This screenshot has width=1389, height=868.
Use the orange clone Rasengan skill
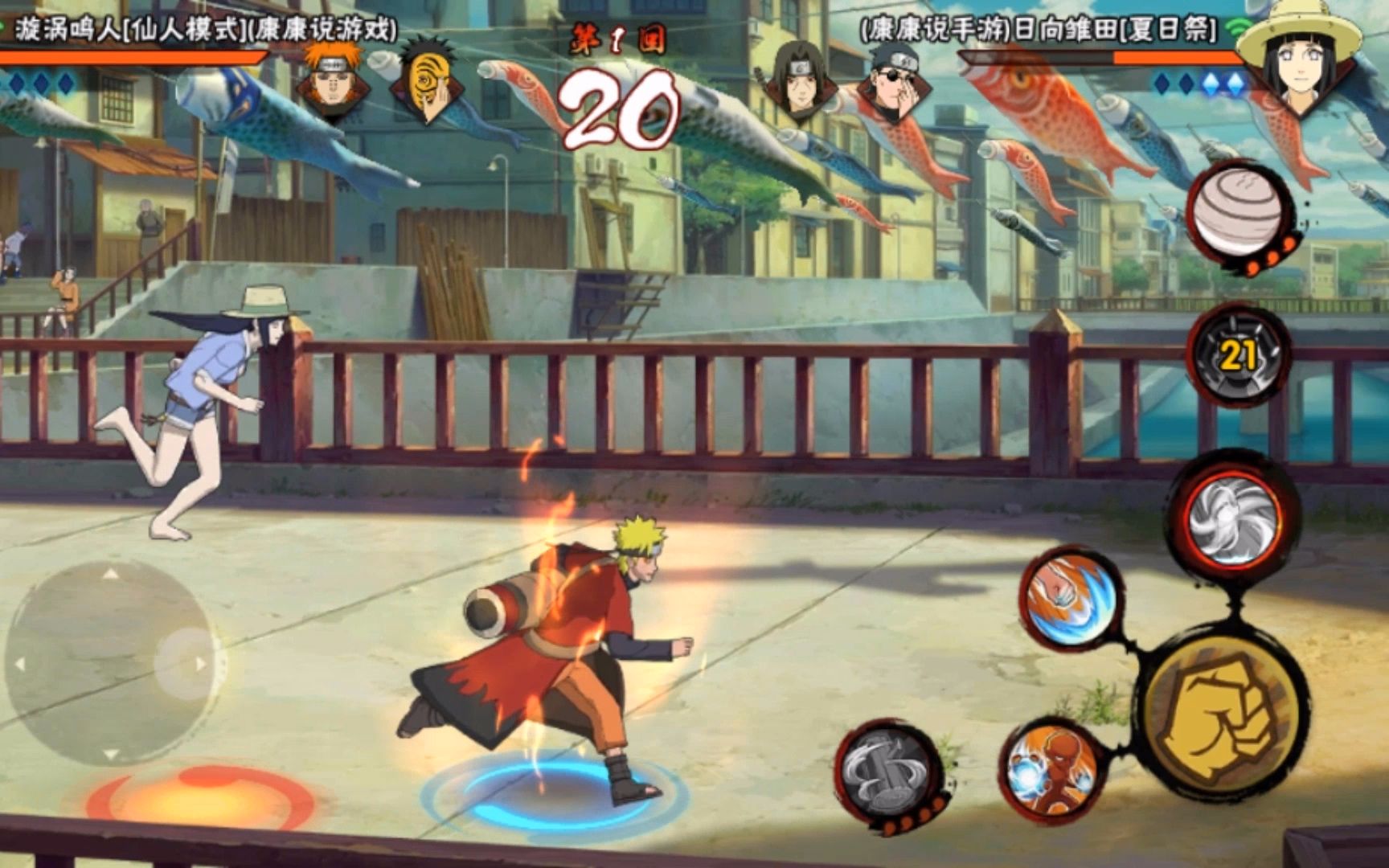pos(1051,771)
